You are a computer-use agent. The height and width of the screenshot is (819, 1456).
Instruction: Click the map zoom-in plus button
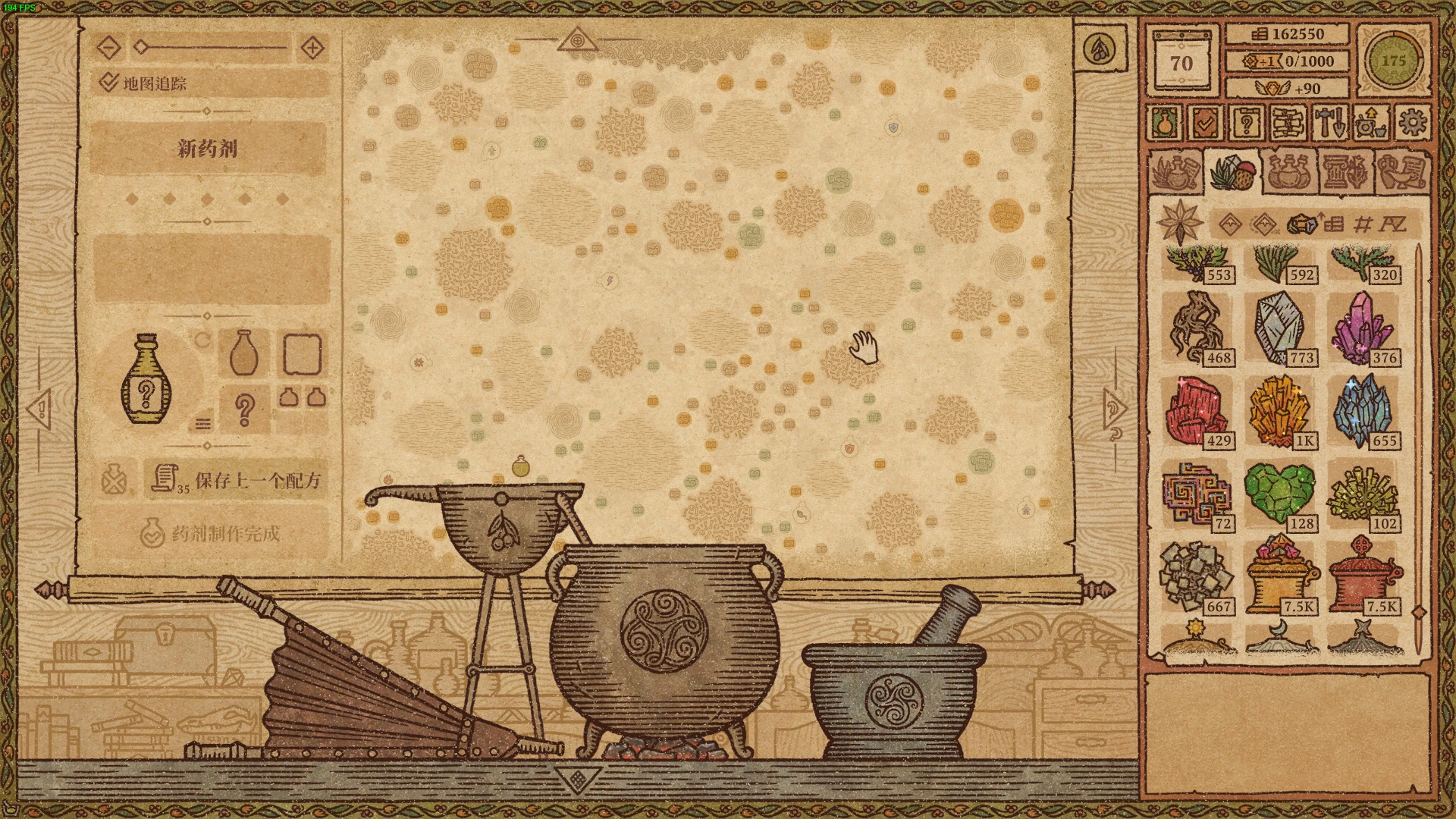[312, 49]
